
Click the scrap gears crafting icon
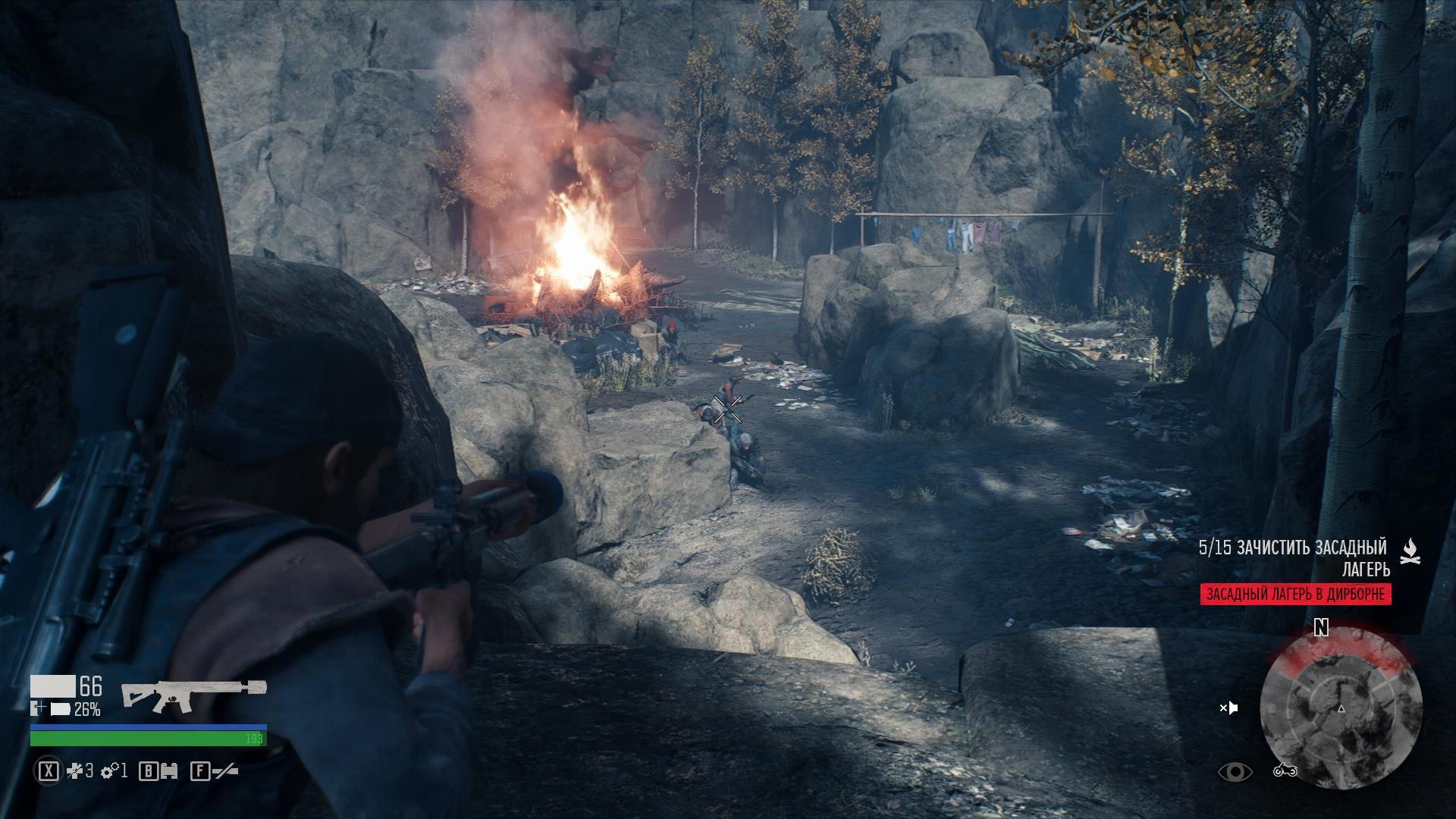point(109,772)
